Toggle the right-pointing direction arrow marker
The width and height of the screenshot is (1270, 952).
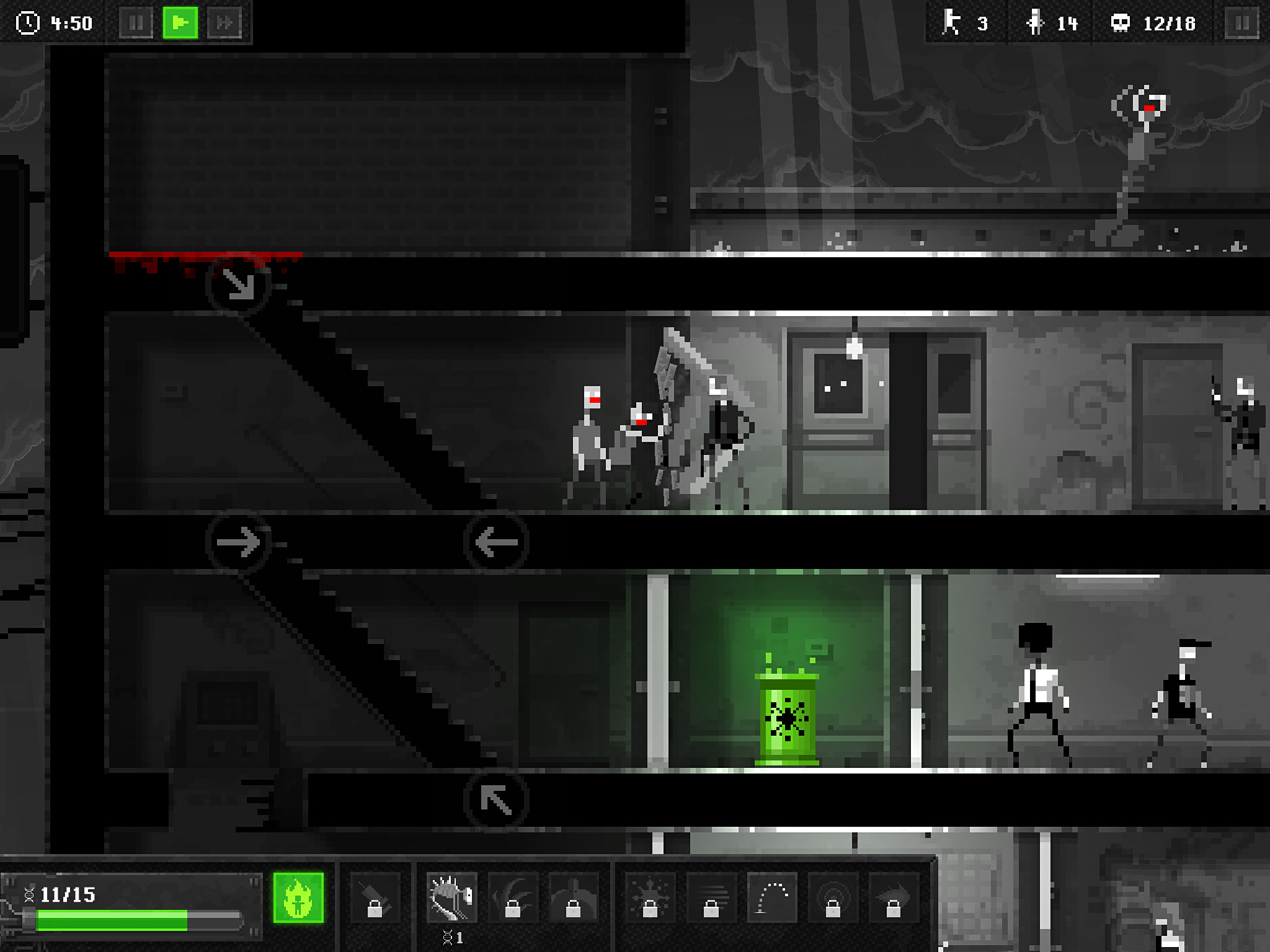click(238, 542)
